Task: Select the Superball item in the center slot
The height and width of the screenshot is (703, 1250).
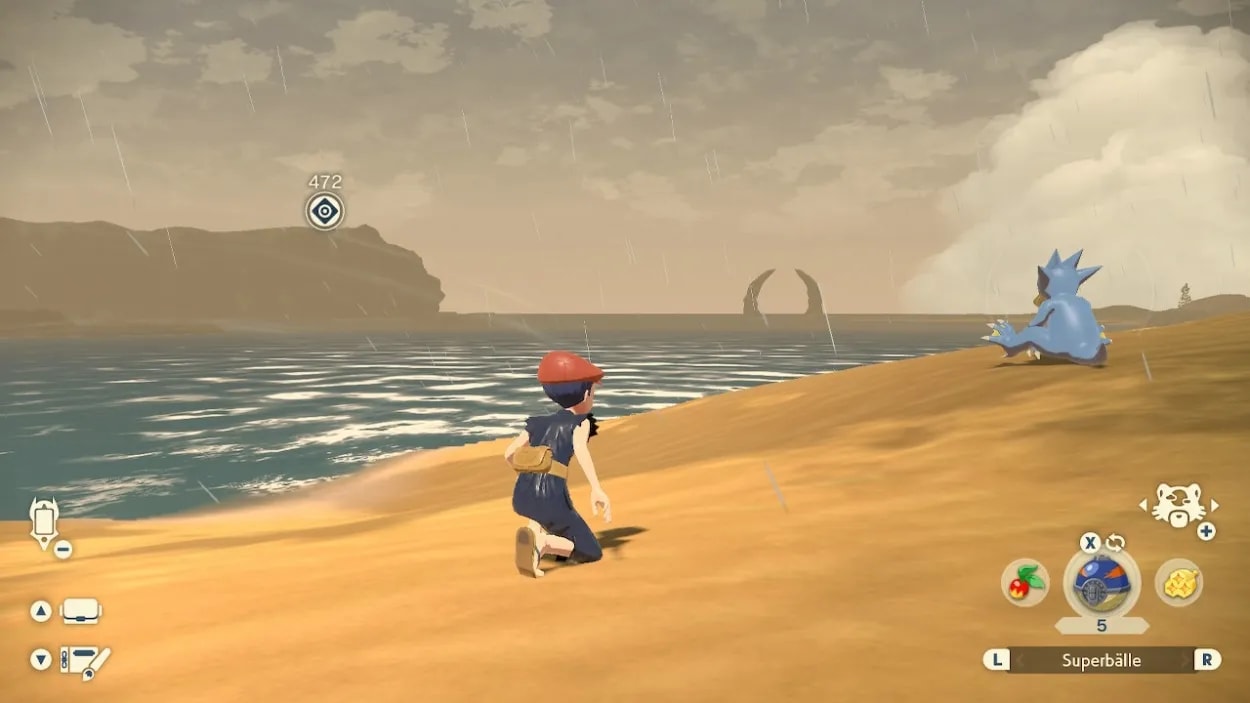Action: [x=1101, y=584]
